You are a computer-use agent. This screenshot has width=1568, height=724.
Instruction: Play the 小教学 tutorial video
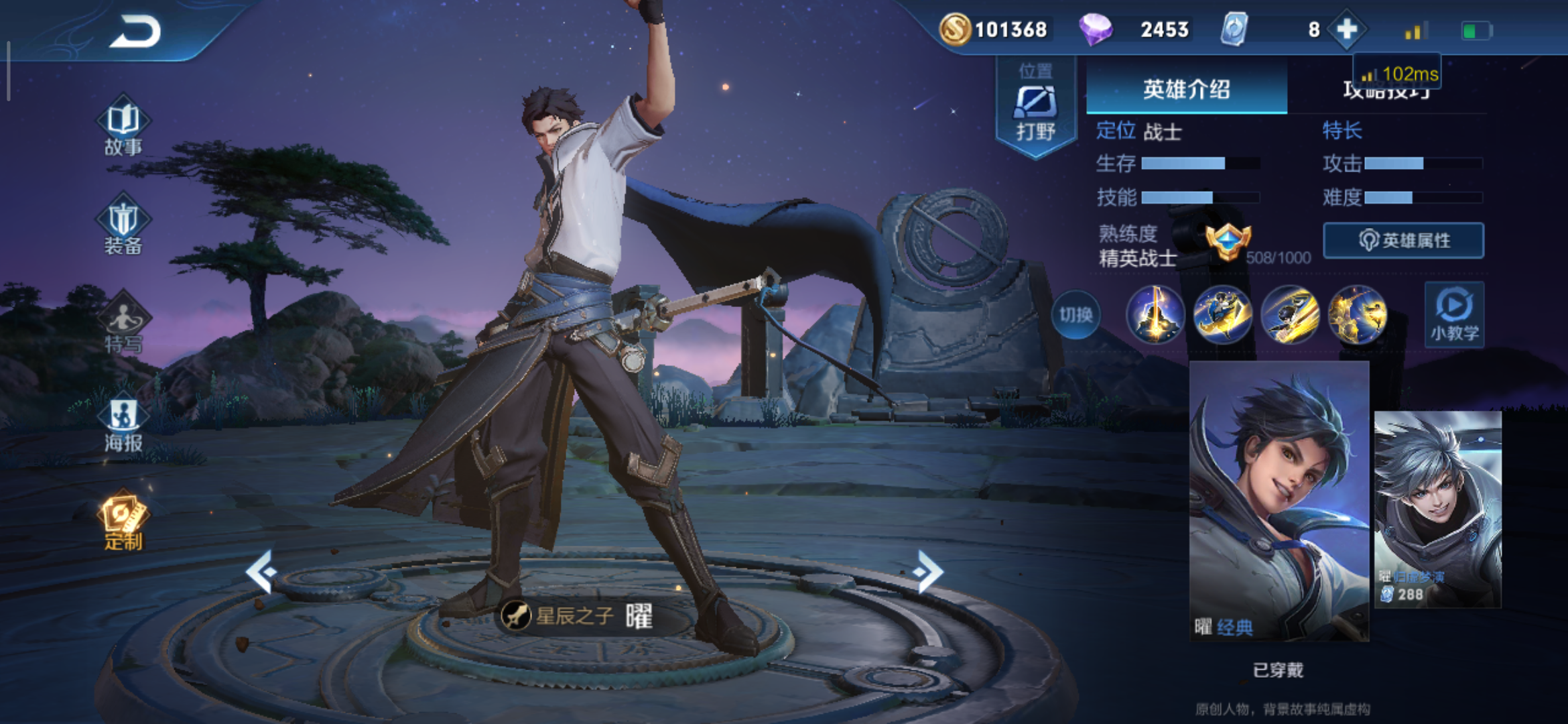(x=1454, y=314)
